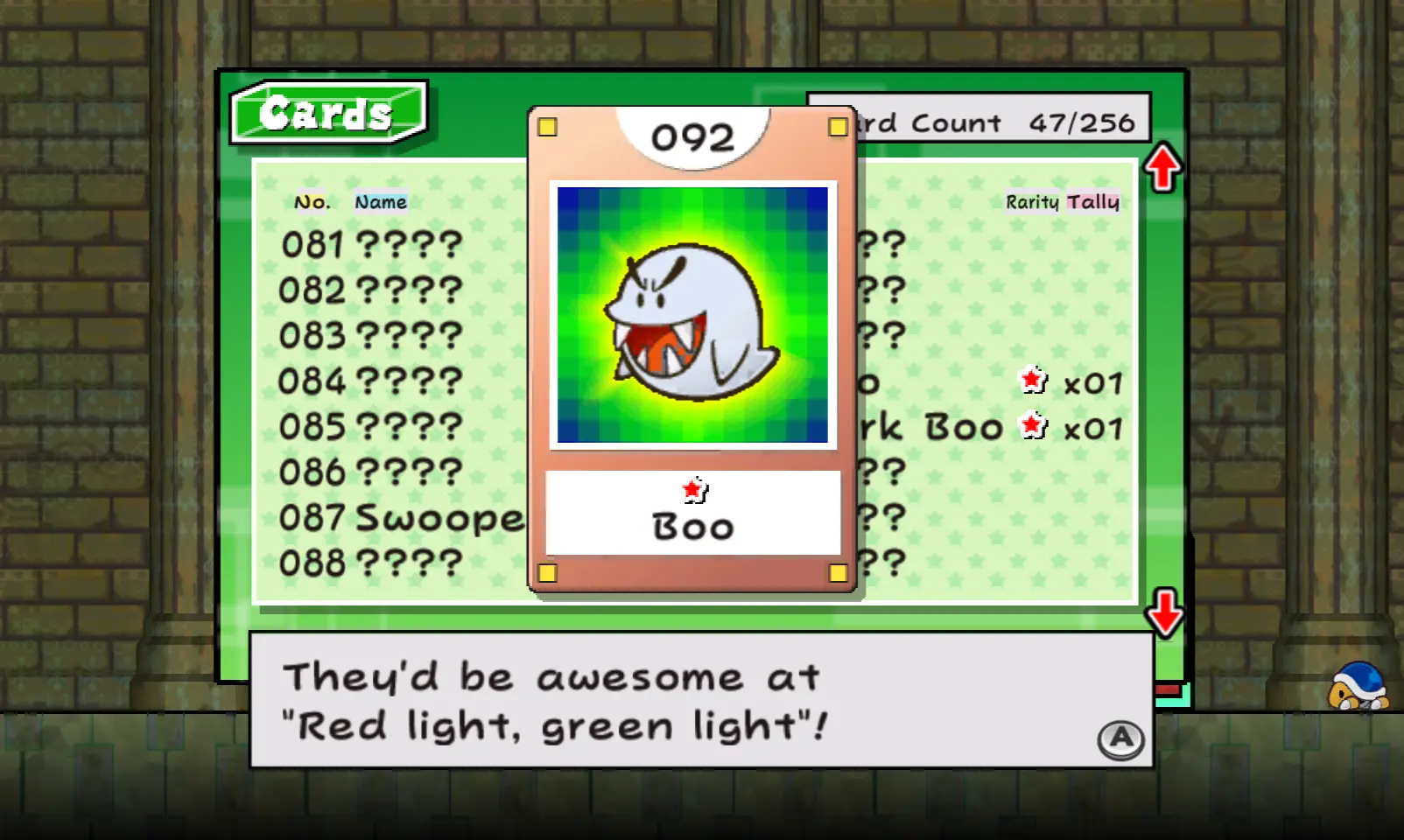Click the Name column header
The height and width of the screenshot is (840, 1404).
381,202
